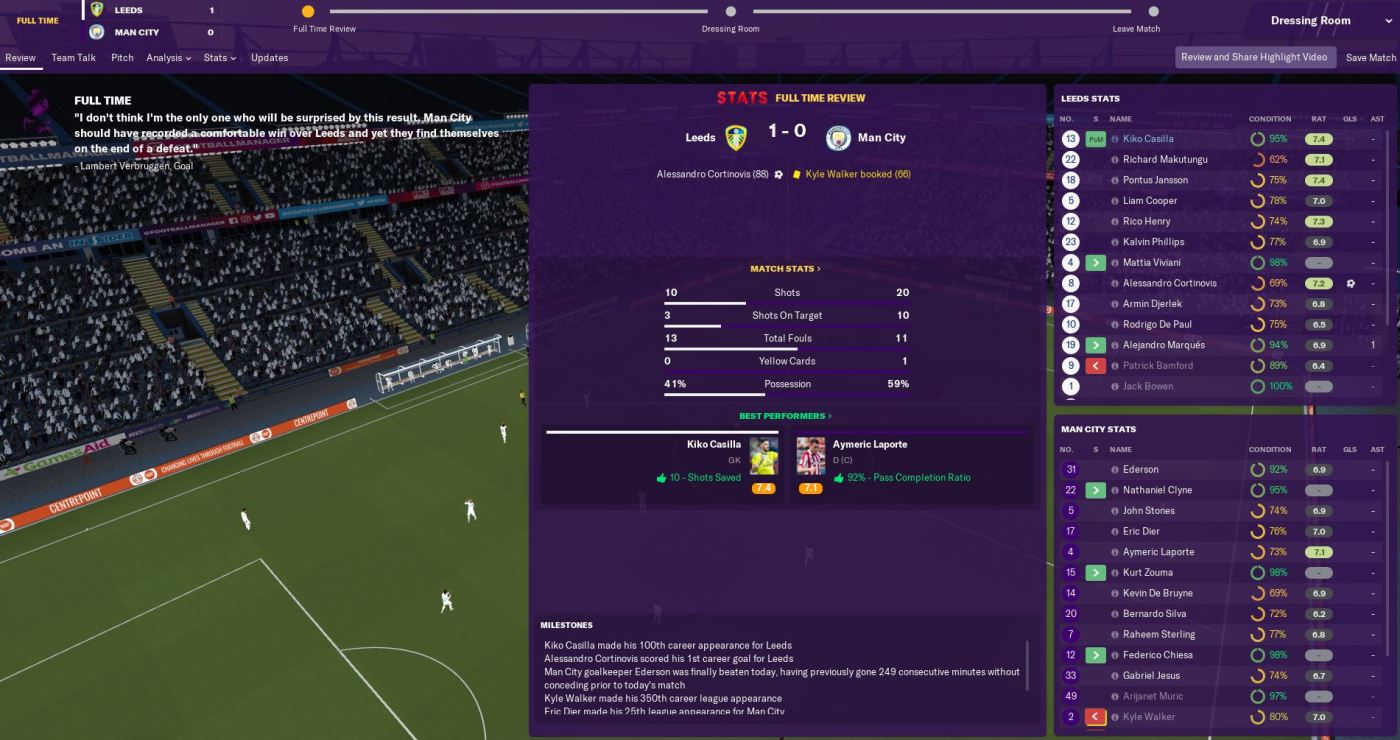Open the Pitch view tab

click(x=122, y=58)
